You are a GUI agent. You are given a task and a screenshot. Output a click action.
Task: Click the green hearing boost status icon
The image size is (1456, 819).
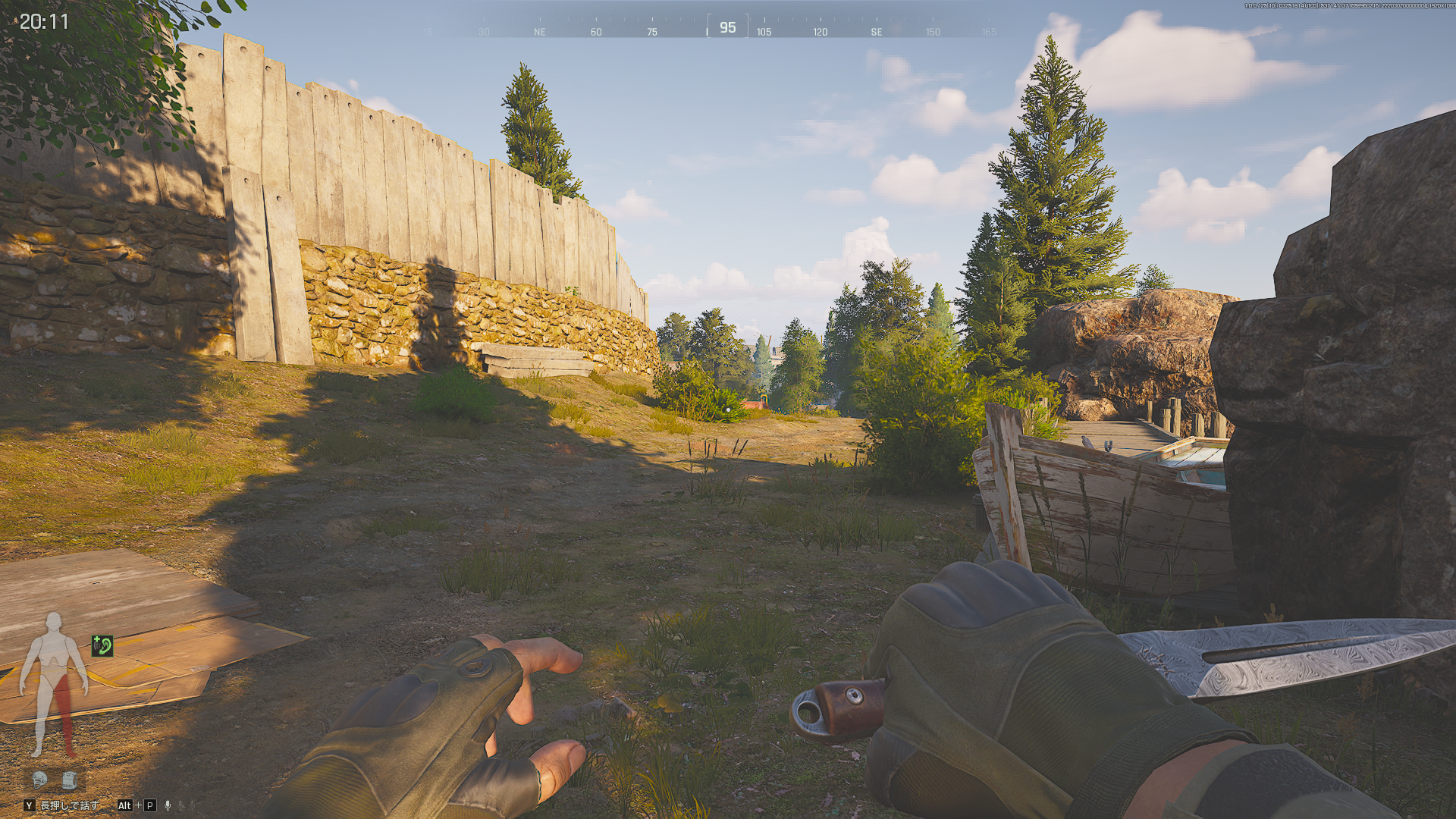[x=102, y=645]
